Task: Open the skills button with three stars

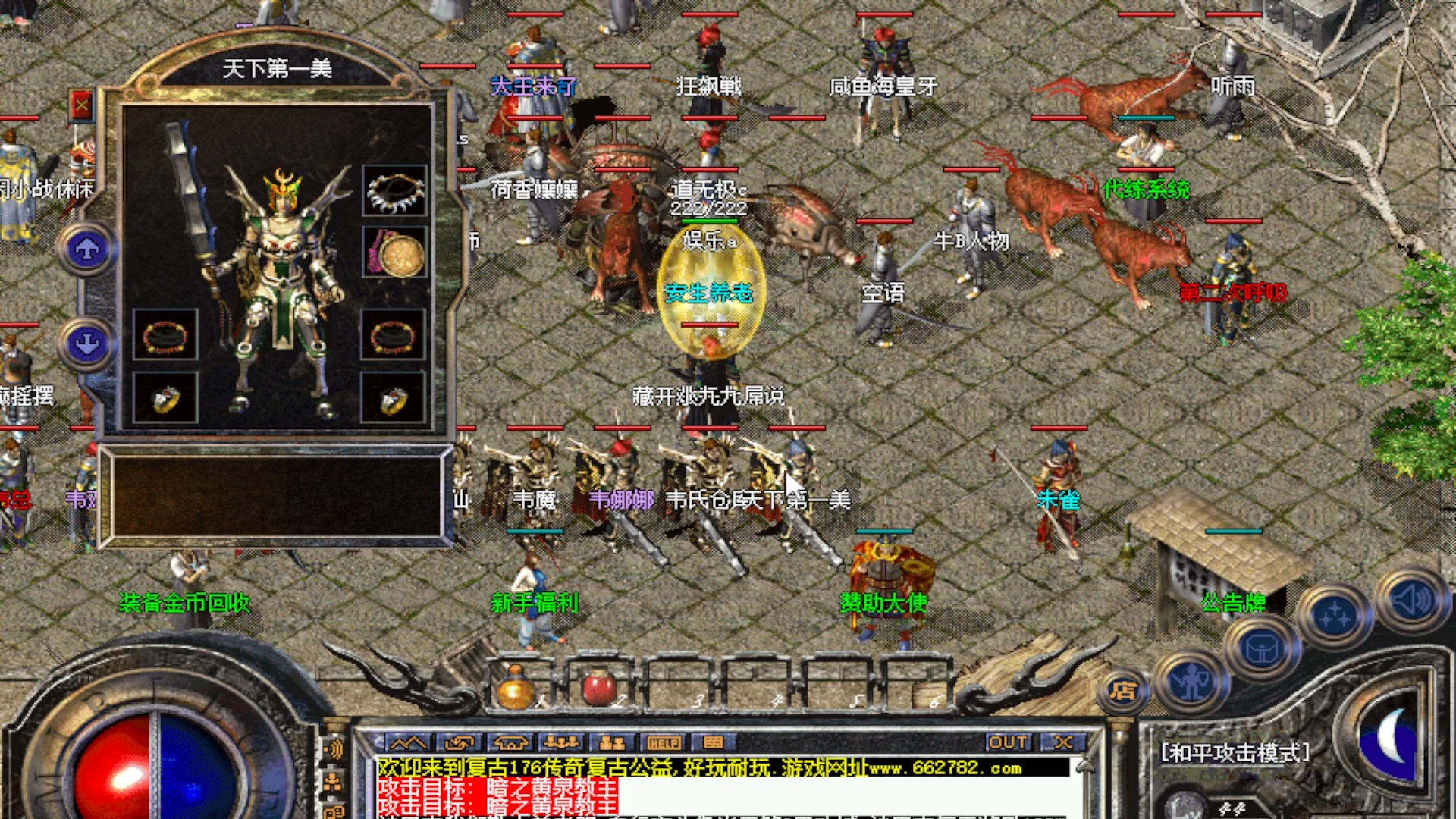Action: point(1334,617)
